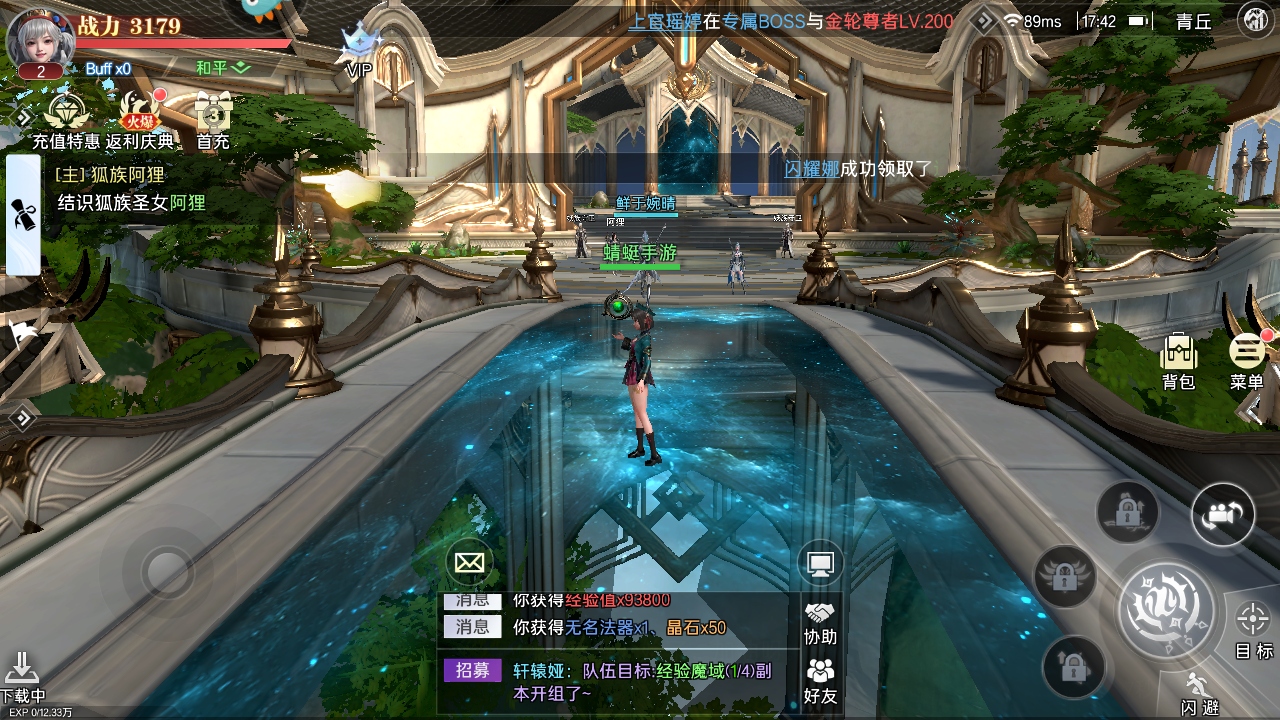The height and width of the screenshot is (720, 1280).
Task: Open the 背包 backpack
Action: [1179, 360]
